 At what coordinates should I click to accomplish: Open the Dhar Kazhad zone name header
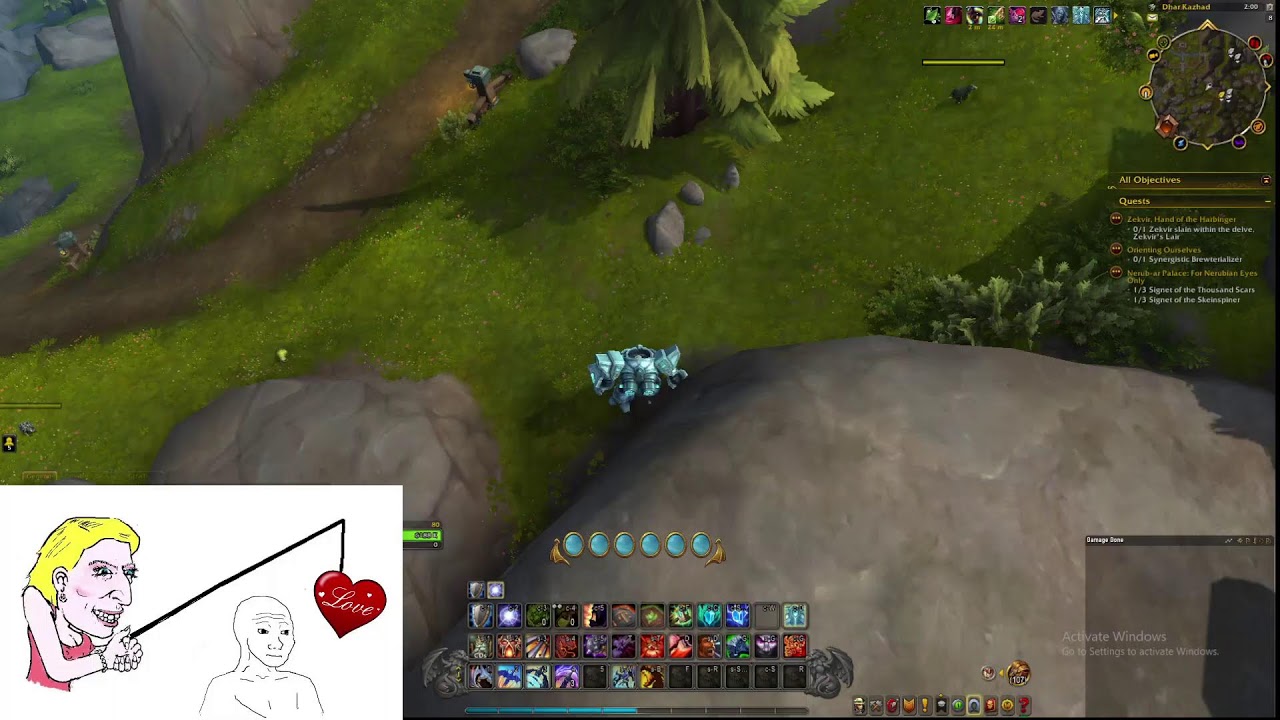point(1186,7)
